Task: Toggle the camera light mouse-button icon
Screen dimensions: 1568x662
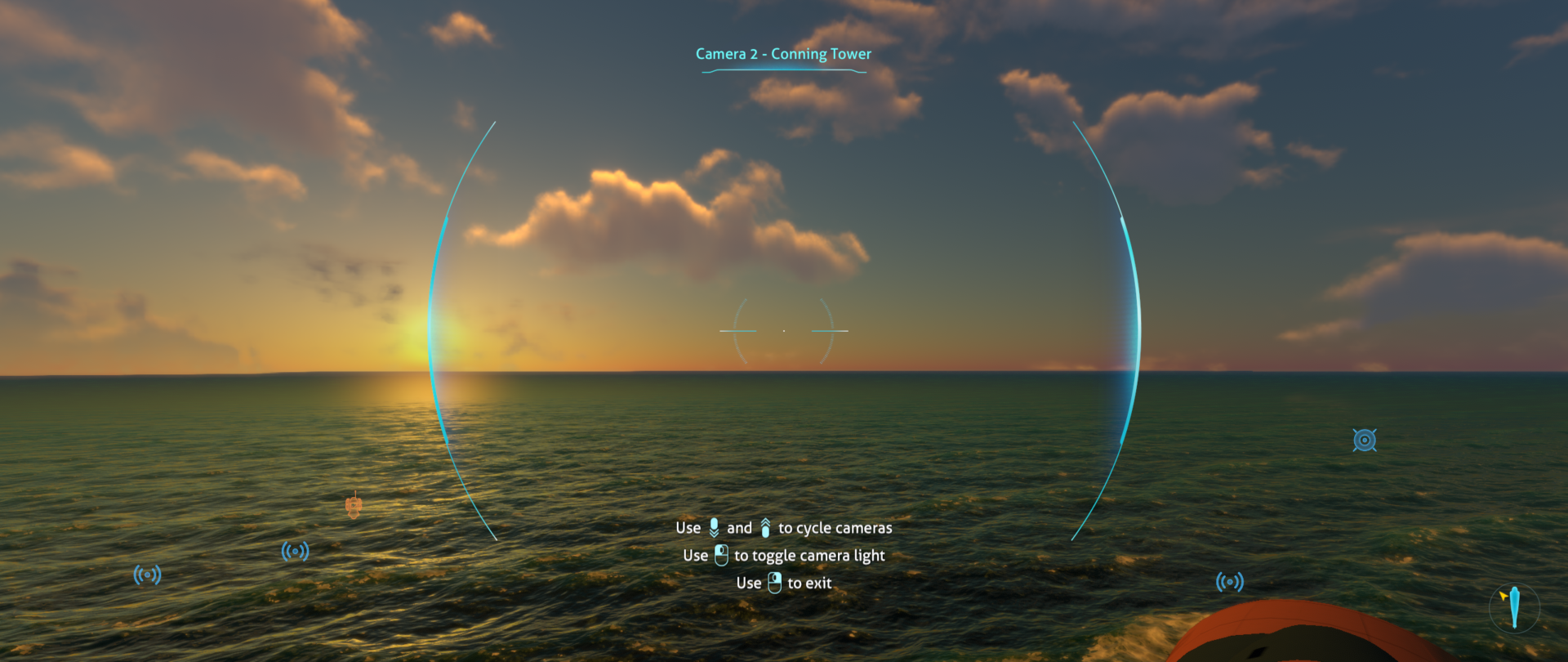Action: [x=722, y=555]
